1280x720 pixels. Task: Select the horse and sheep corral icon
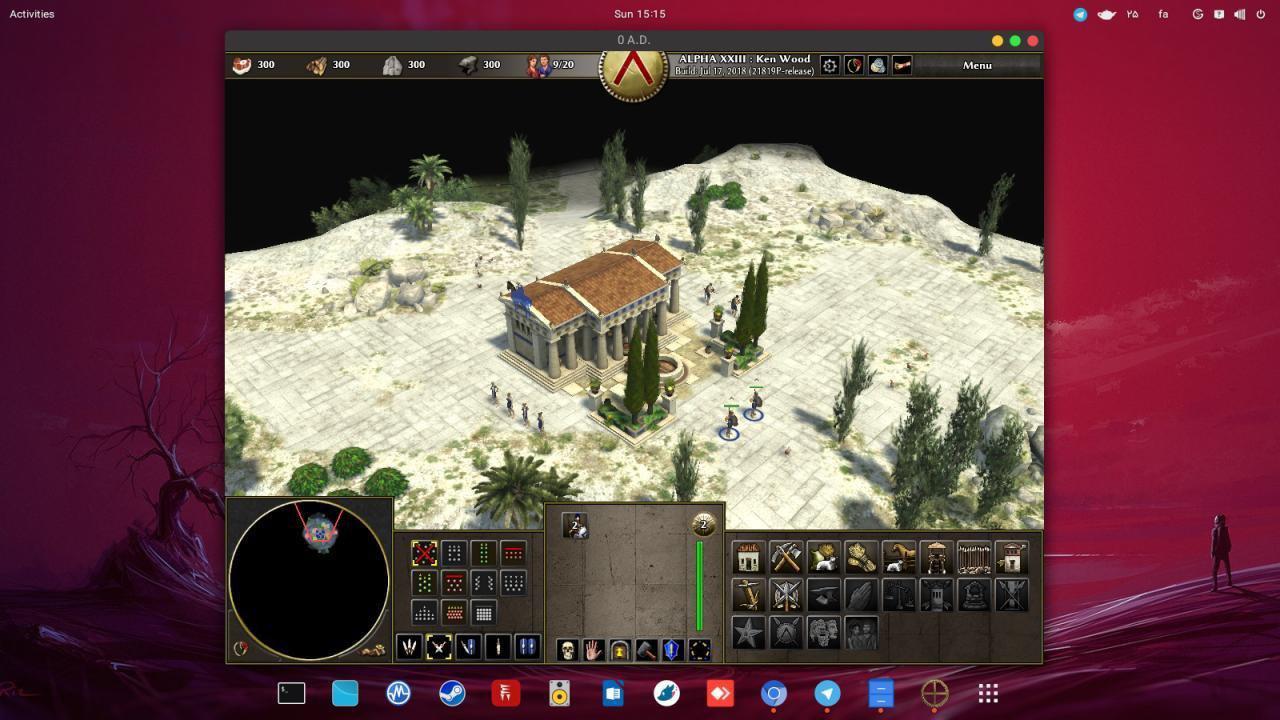(898, 557)
